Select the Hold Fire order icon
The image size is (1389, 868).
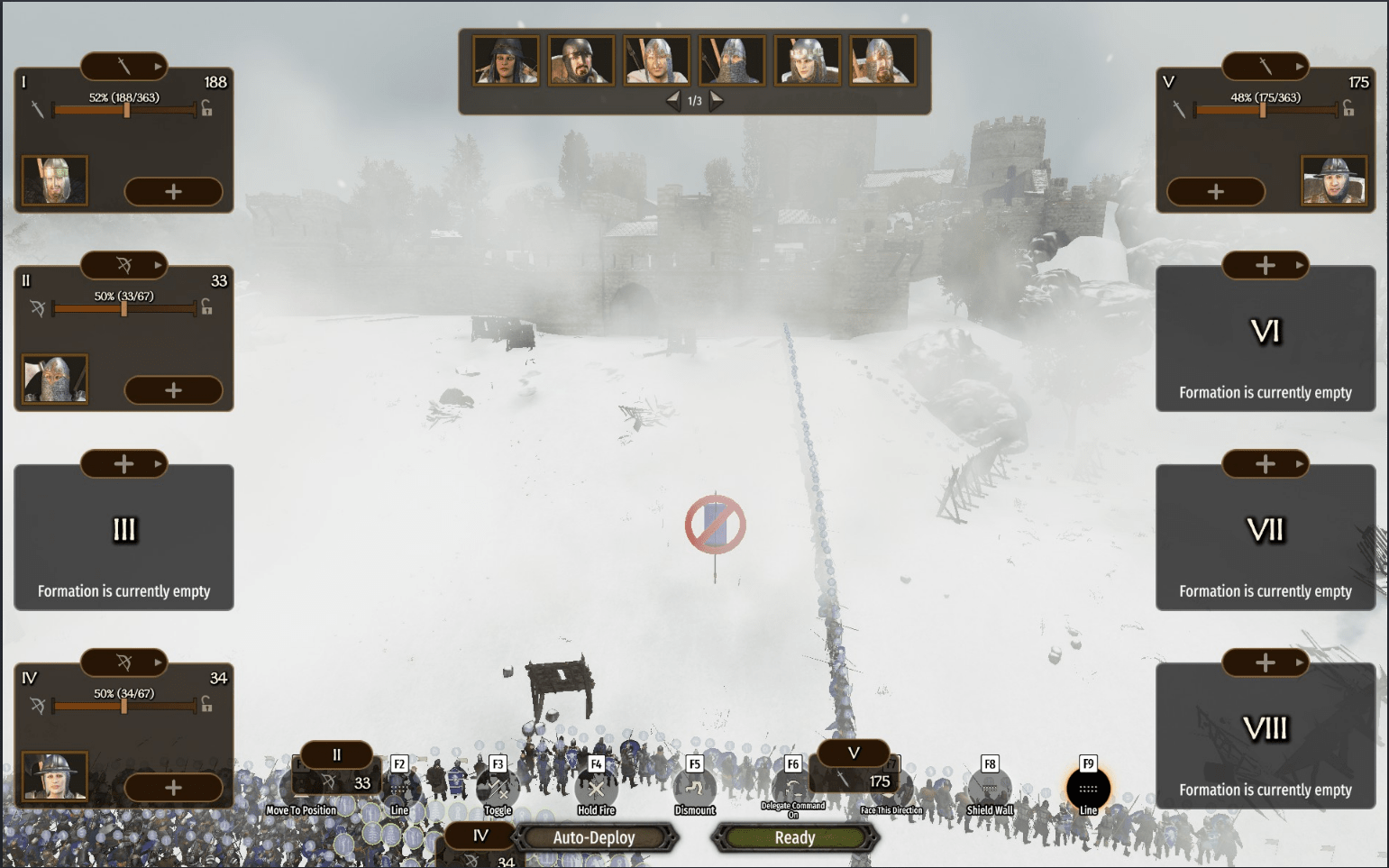(596, 787)
